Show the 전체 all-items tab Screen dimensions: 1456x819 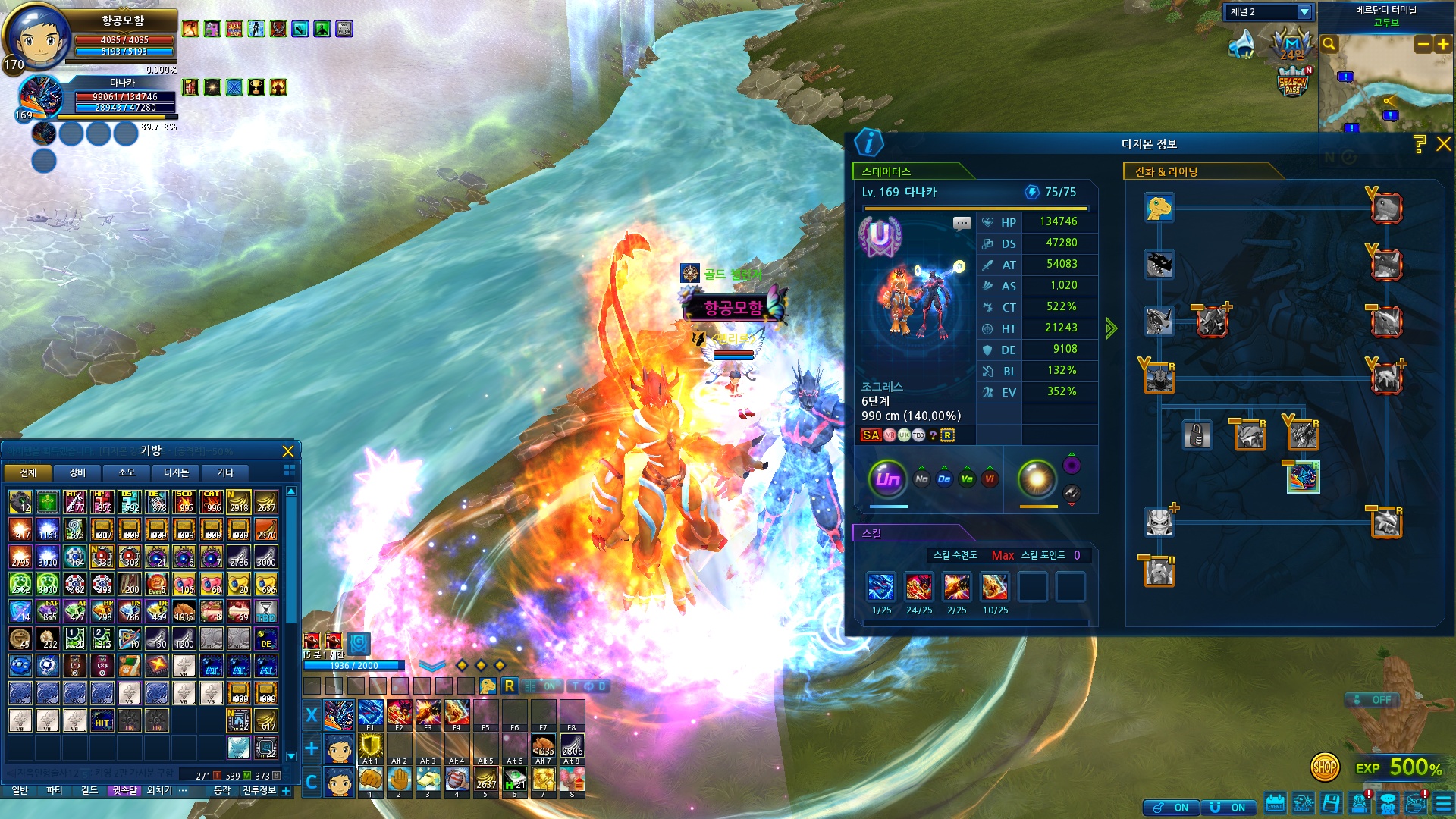(x=28, y=472)
